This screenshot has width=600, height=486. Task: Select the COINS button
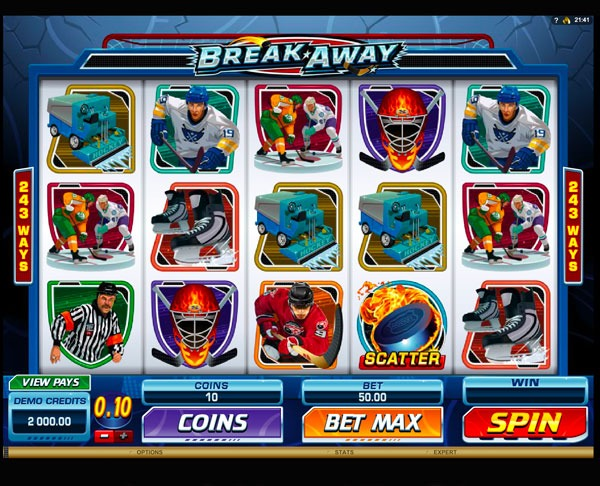(x=212, y=422)
